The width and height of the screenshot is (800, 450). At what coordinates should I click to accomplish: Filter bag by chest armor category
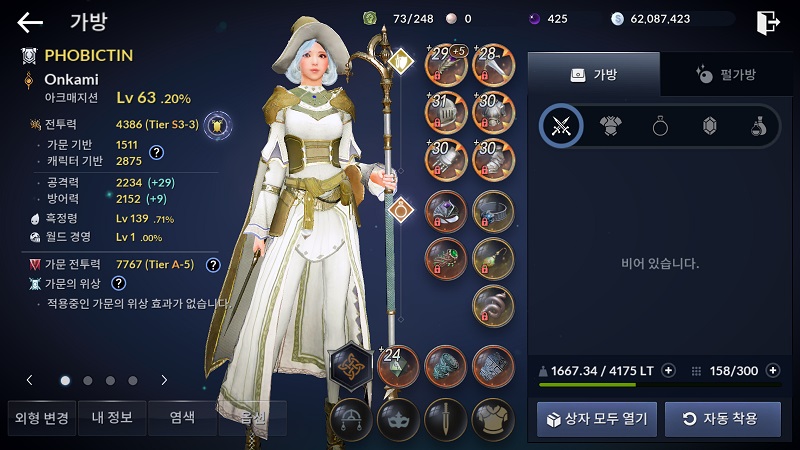610,126
